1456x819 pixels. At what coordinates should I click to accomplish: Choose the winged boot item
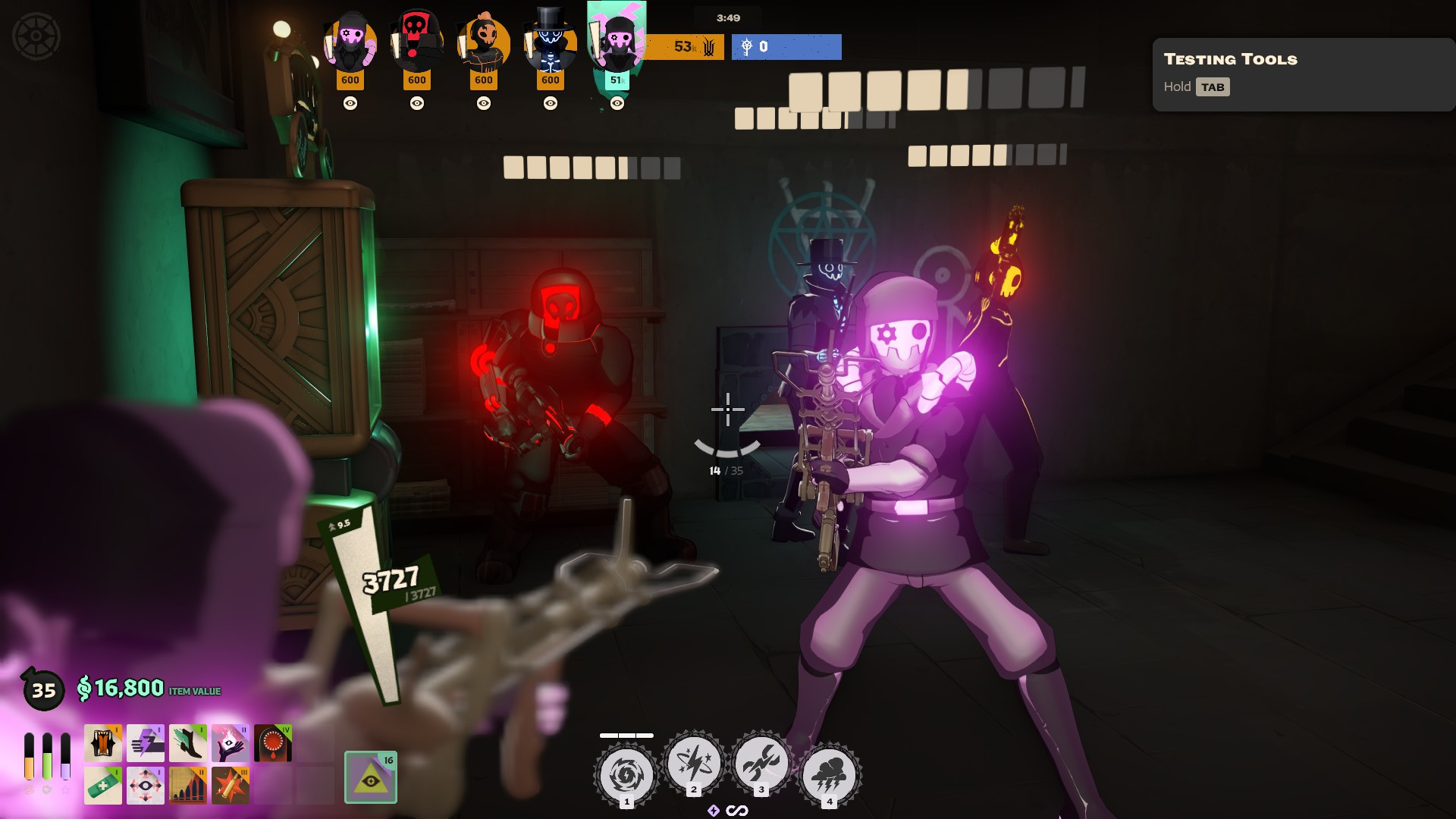pyautogui.click(x=188, y=742)
